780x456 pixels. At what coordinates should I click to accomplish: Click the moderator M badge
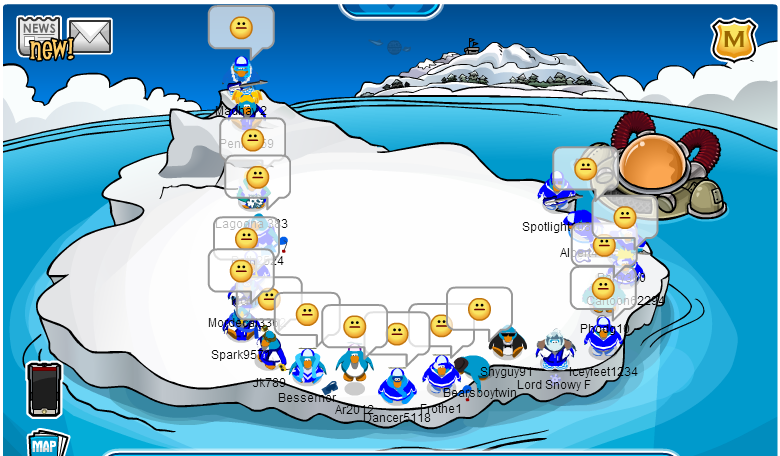(x=734, y=40)
